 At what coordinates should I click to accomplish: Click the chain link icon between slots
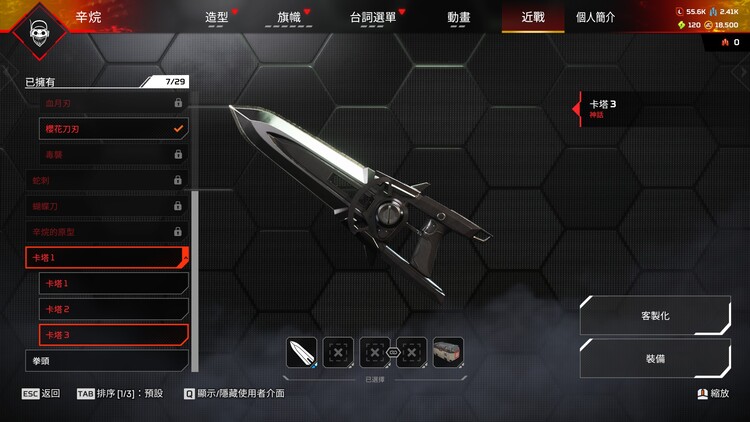(x=393, y=352)
